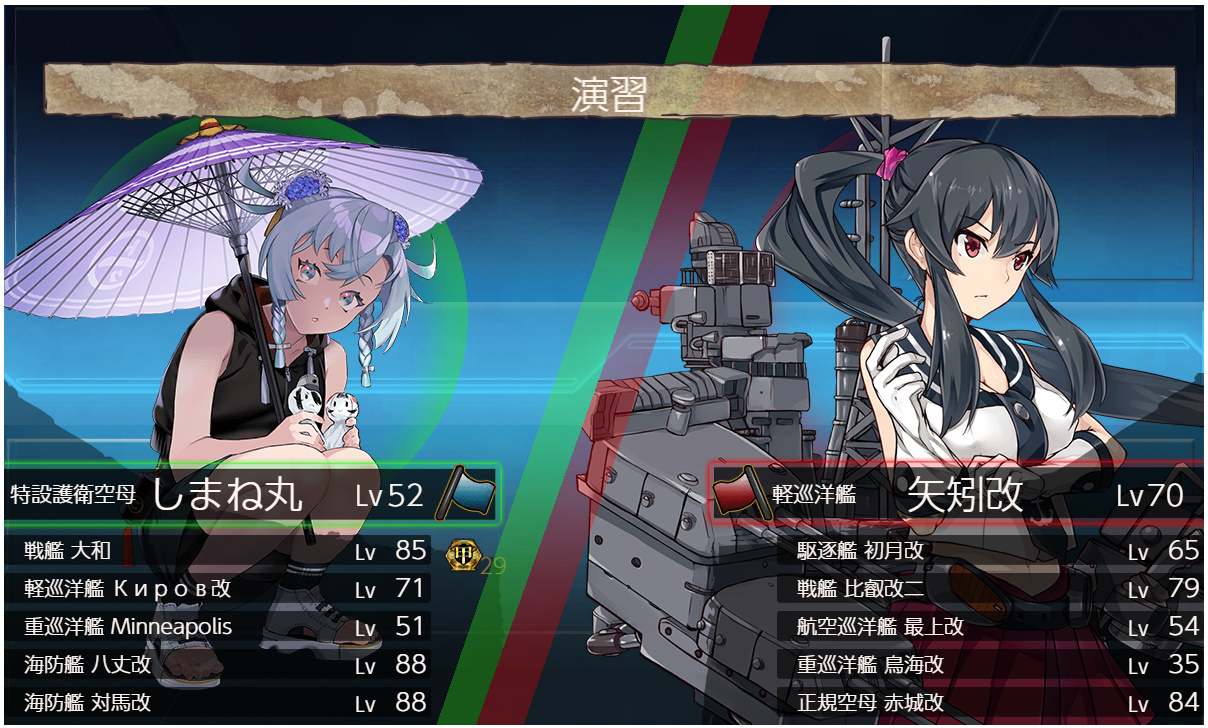Choose the 軽巡洋艦 Киров改 row
1208x728 pixels.
point(220,588)
